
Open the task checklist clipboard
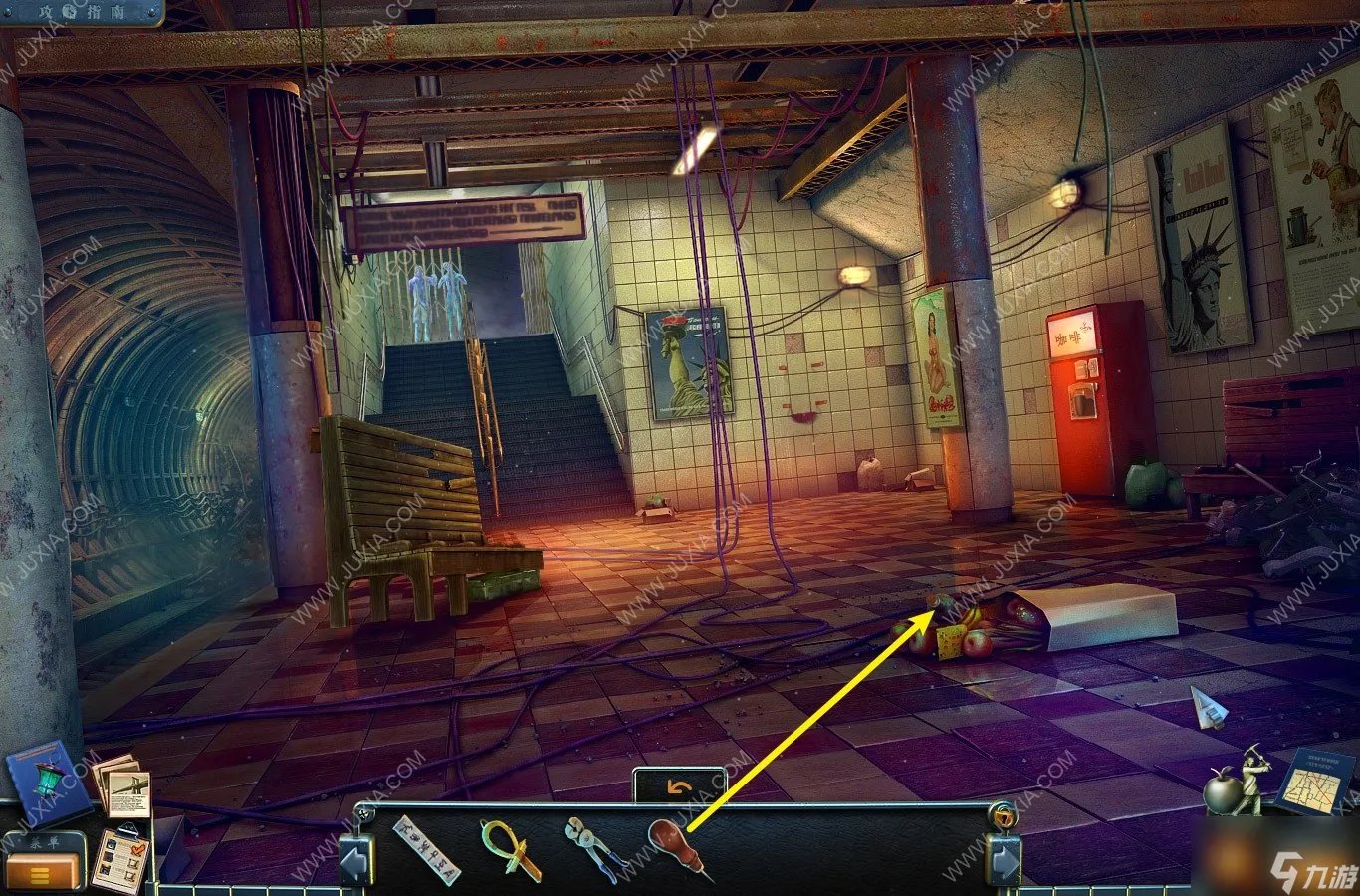pos(119,859)
